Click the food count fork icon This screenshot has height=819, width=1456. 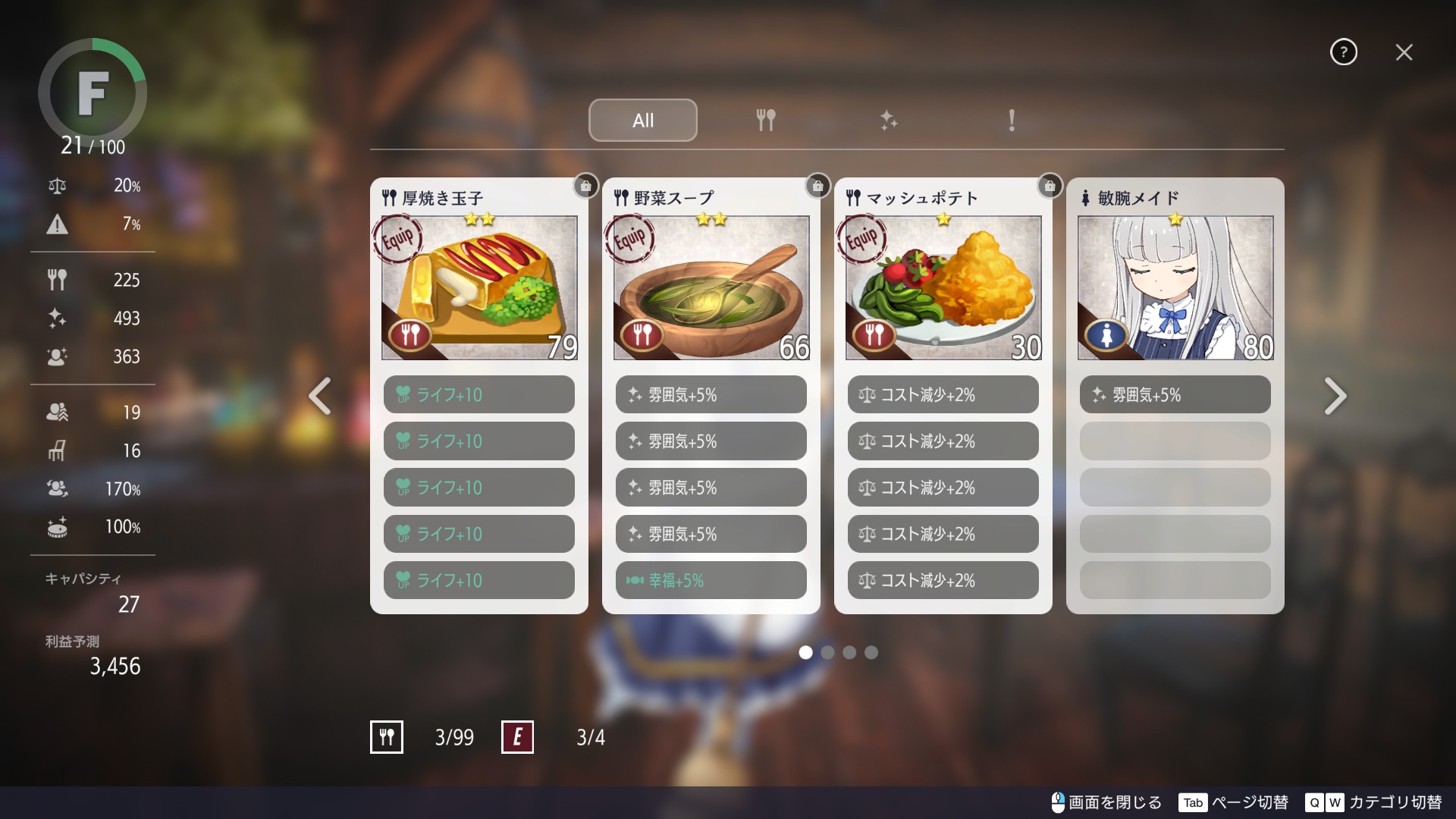[x=387, y=737]
